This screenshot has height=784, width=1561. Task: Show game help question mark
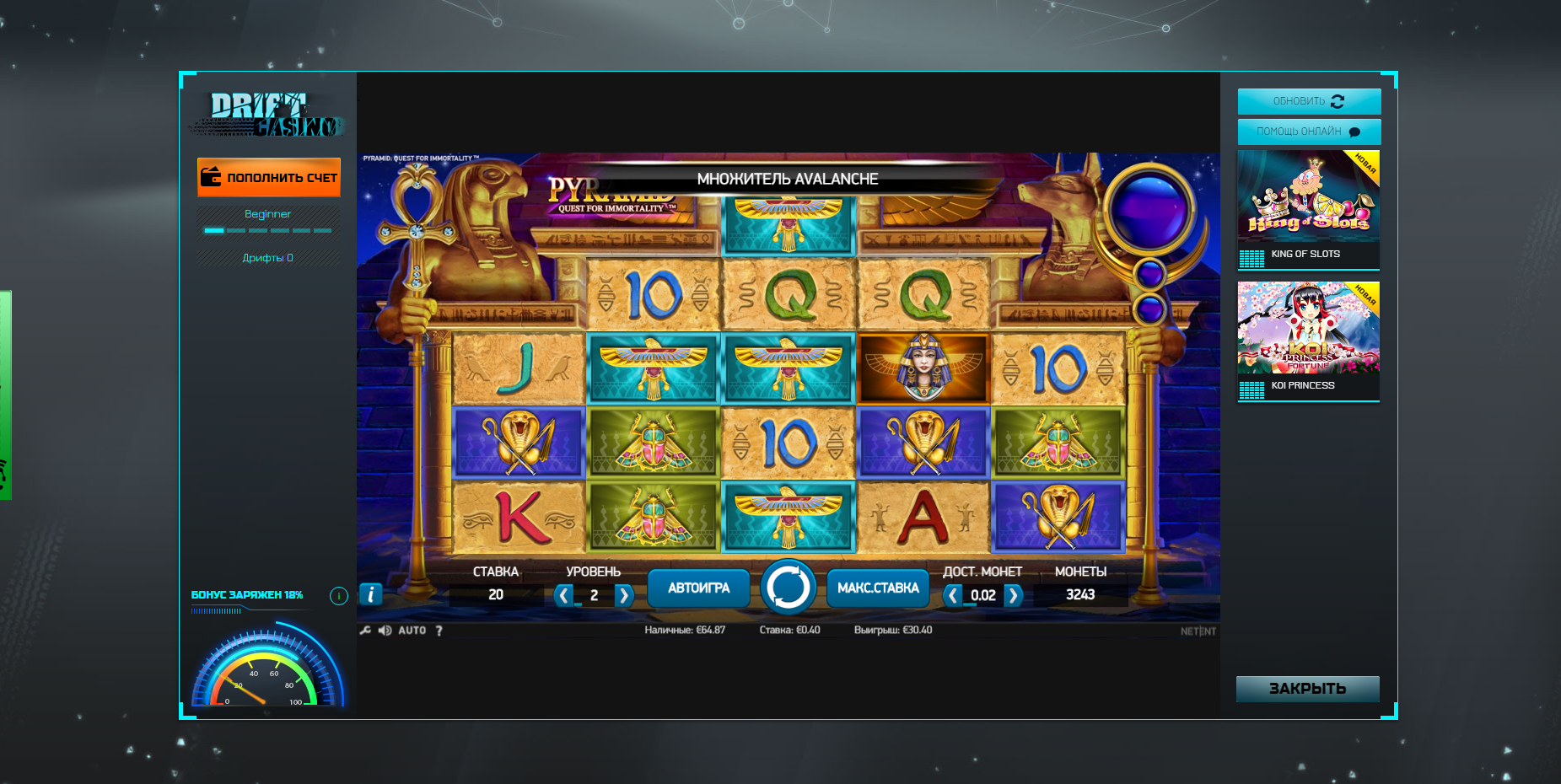pos(439,631)
